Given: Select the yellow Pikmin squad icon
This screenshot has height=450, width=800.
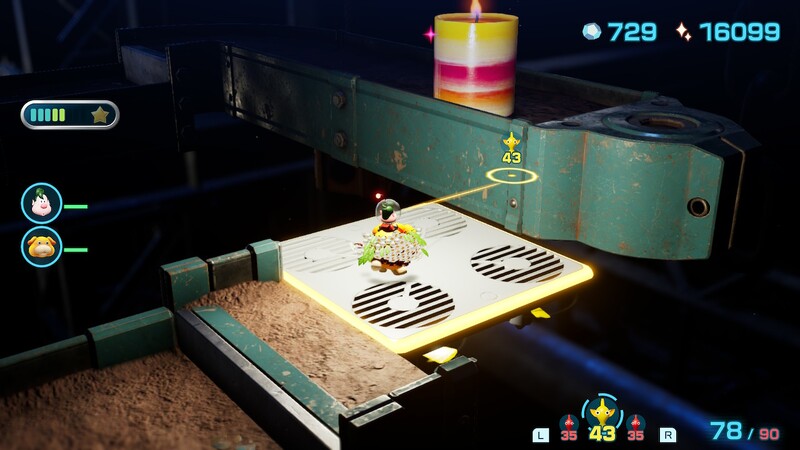Looking at the screenshot, I should click(601, 412).
